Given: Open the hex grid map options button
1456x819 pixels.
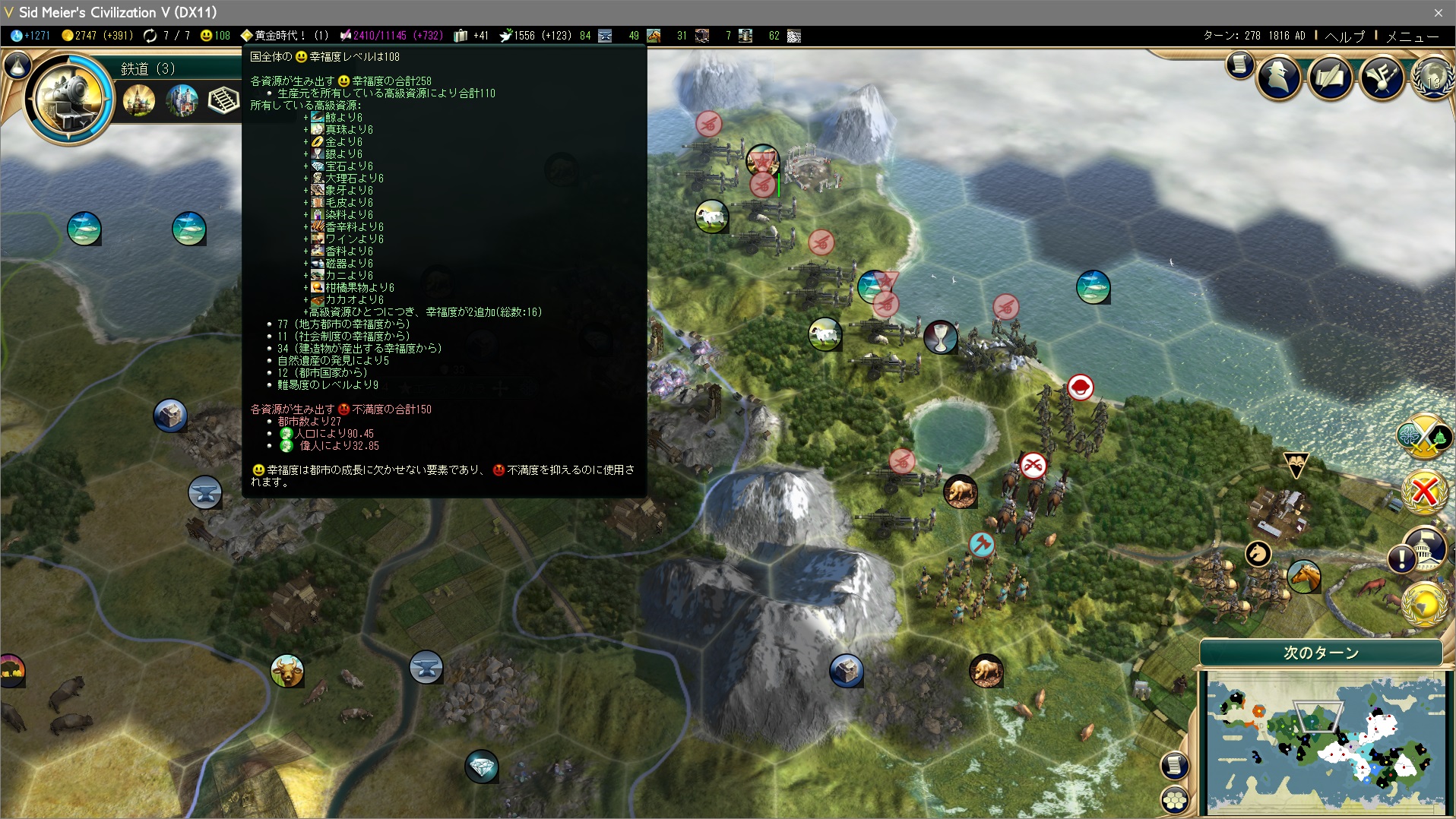Looking at the screenshot, I should click(1175, 799).
